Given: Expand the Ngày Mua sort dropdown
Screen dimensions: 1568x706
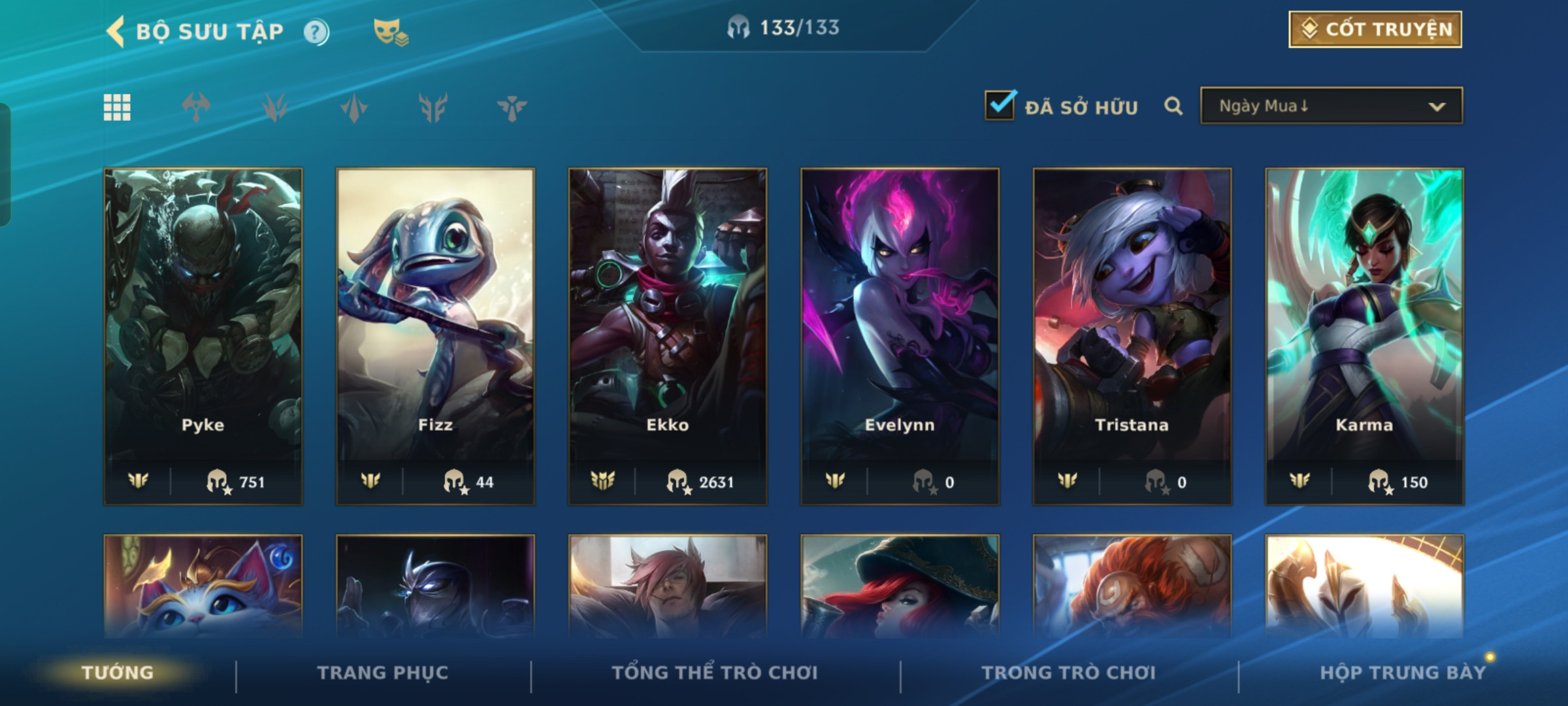Looking at the screenshot, I should pos(1331,106).
